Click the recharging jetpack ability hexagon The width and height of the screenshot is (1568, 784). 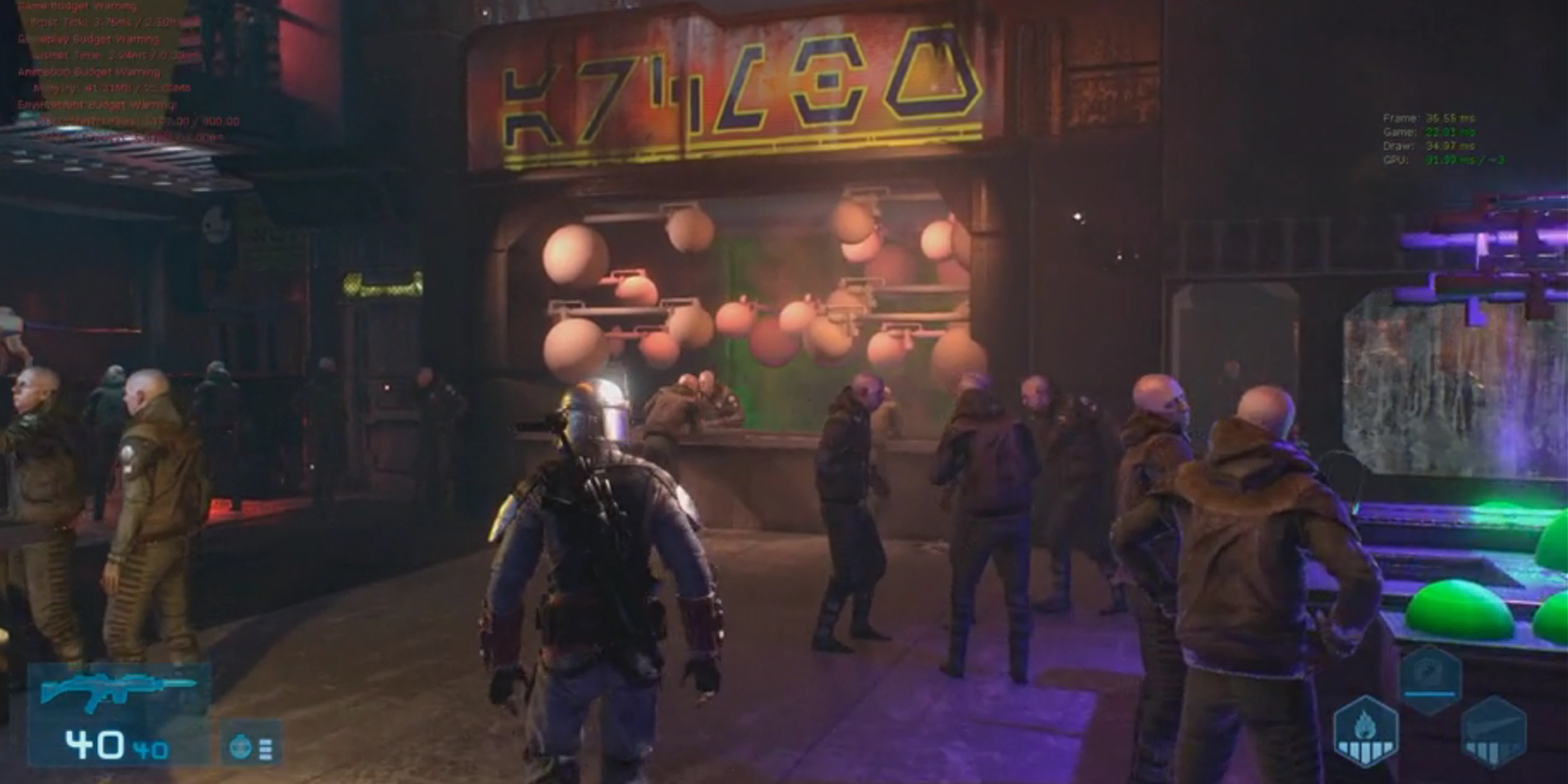pos(1431,676)
